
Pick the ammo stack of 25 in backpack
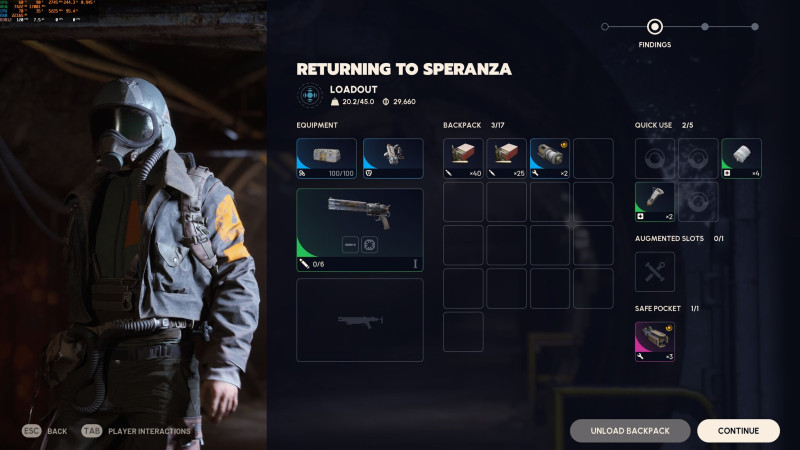[x=506, y=158]
